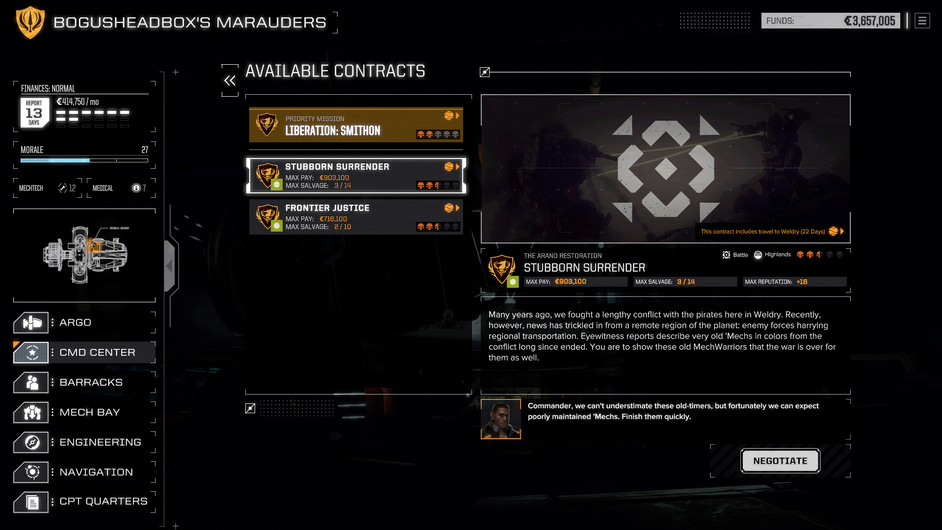Select the Liberation: Smithon priority mission
Image resolution: width=942 pixels, height=530 pixels.
point(355,125)
